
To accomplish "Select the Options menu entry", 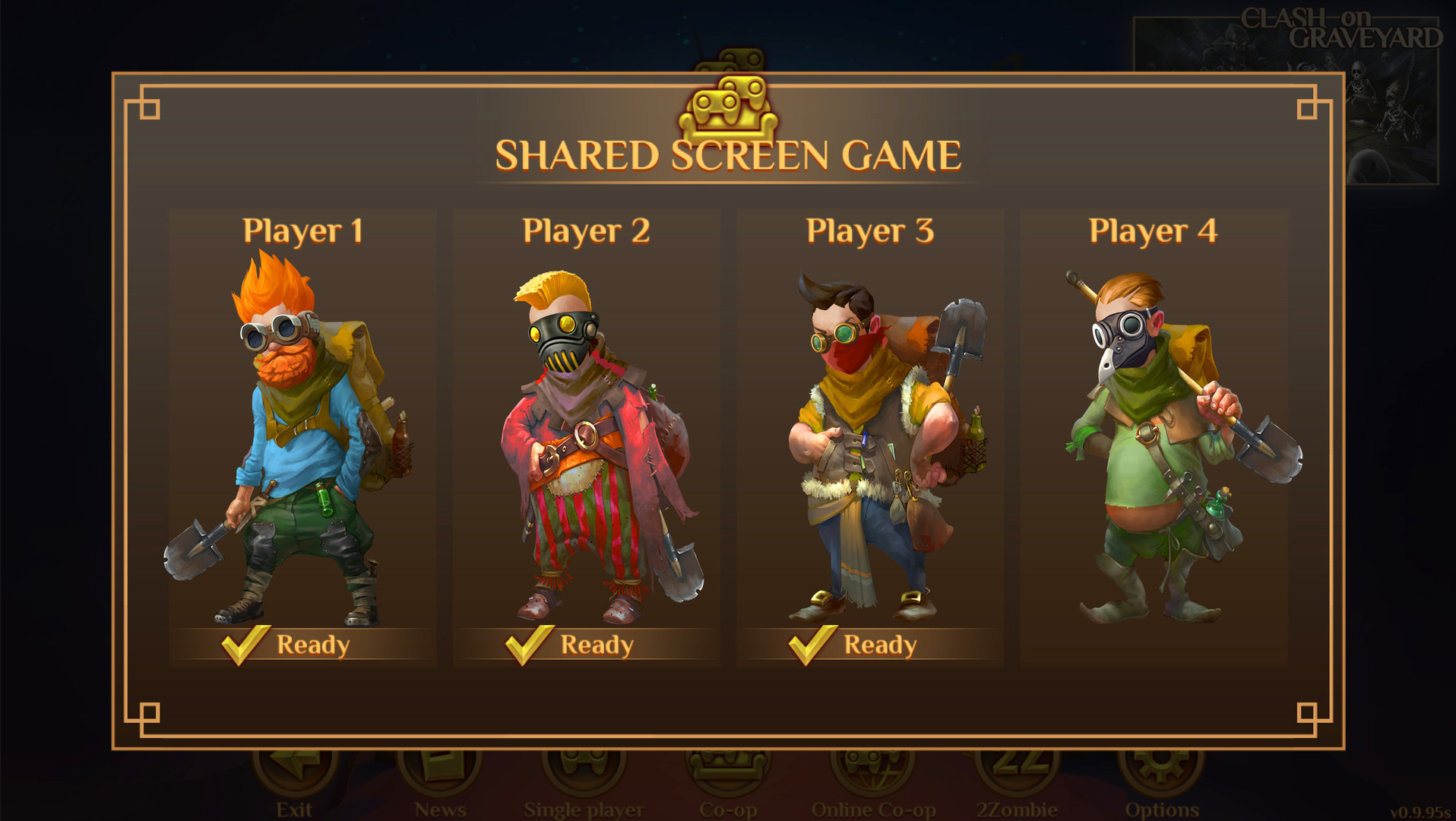I will point(1161,808).
